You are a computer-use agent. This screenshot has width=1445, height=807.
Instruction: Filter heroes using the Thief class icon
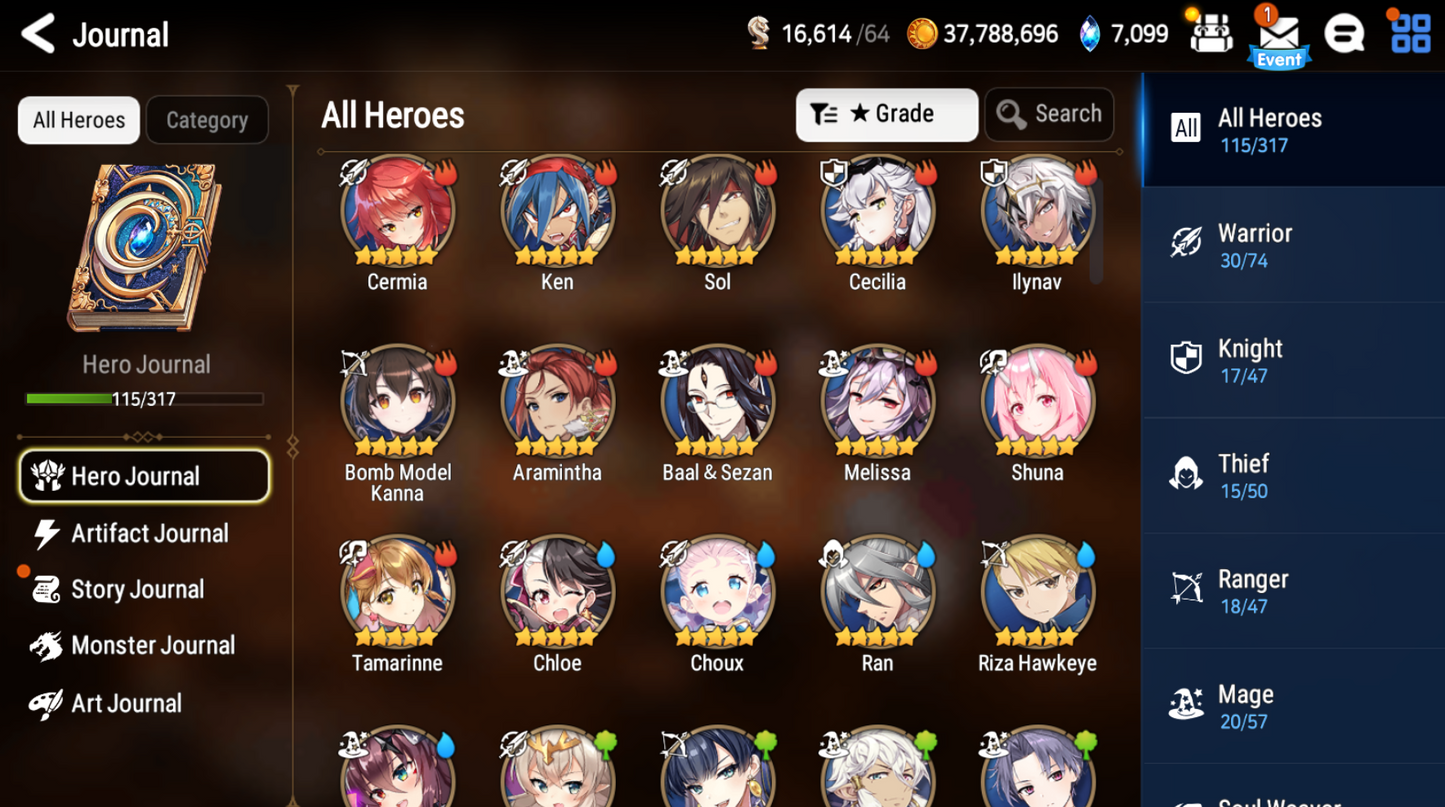tap(1186, 474)
